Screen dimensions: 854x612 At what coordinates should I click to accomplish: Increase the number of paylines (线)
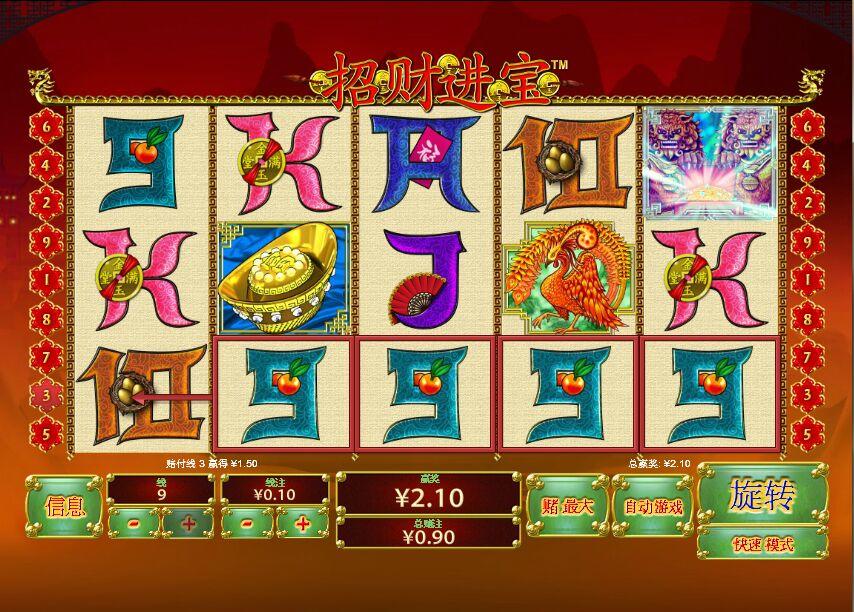187,523
